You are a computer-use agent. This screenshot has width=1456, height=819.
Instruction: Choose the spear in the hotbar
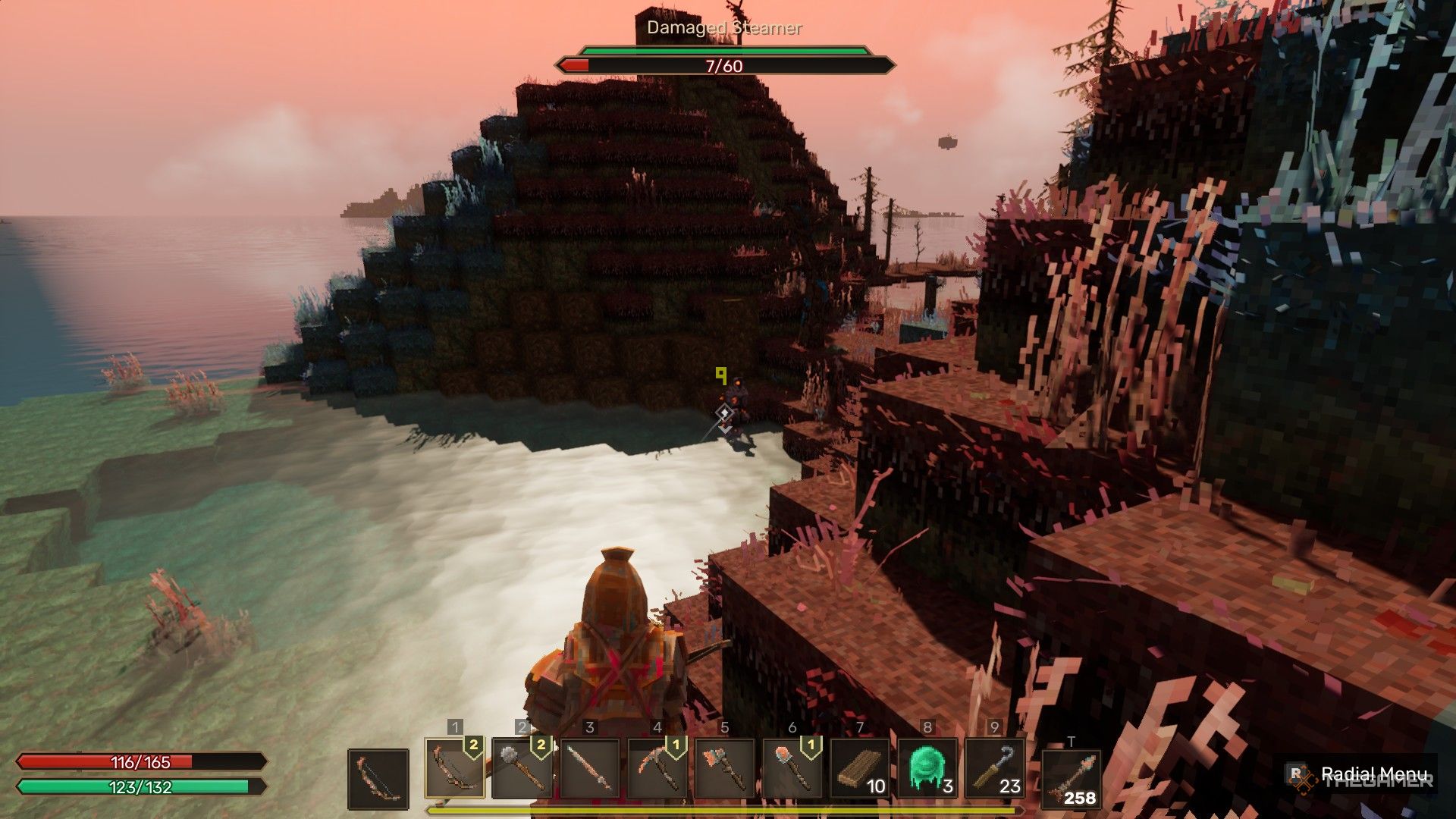(x=589, y=768)
